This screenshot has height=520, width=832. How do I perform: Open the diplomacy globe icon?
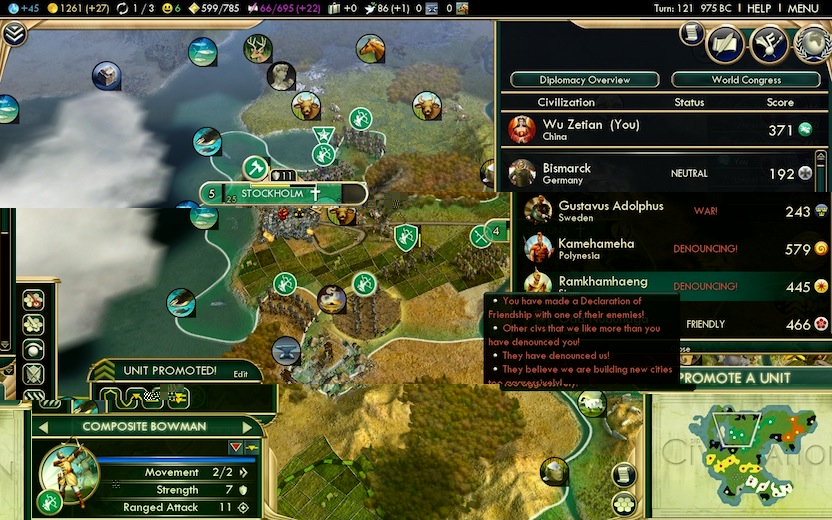pyautogui.click(x=813, y=43)
